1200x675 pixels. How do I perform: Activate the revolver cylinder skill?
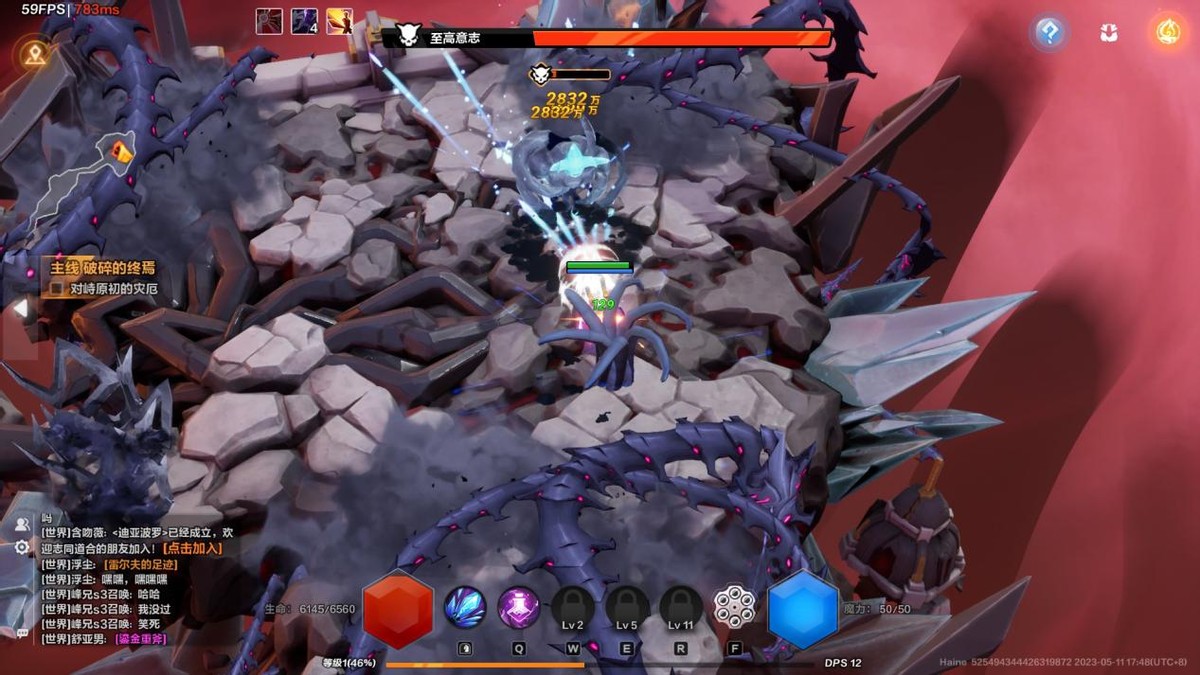(734, 607)
